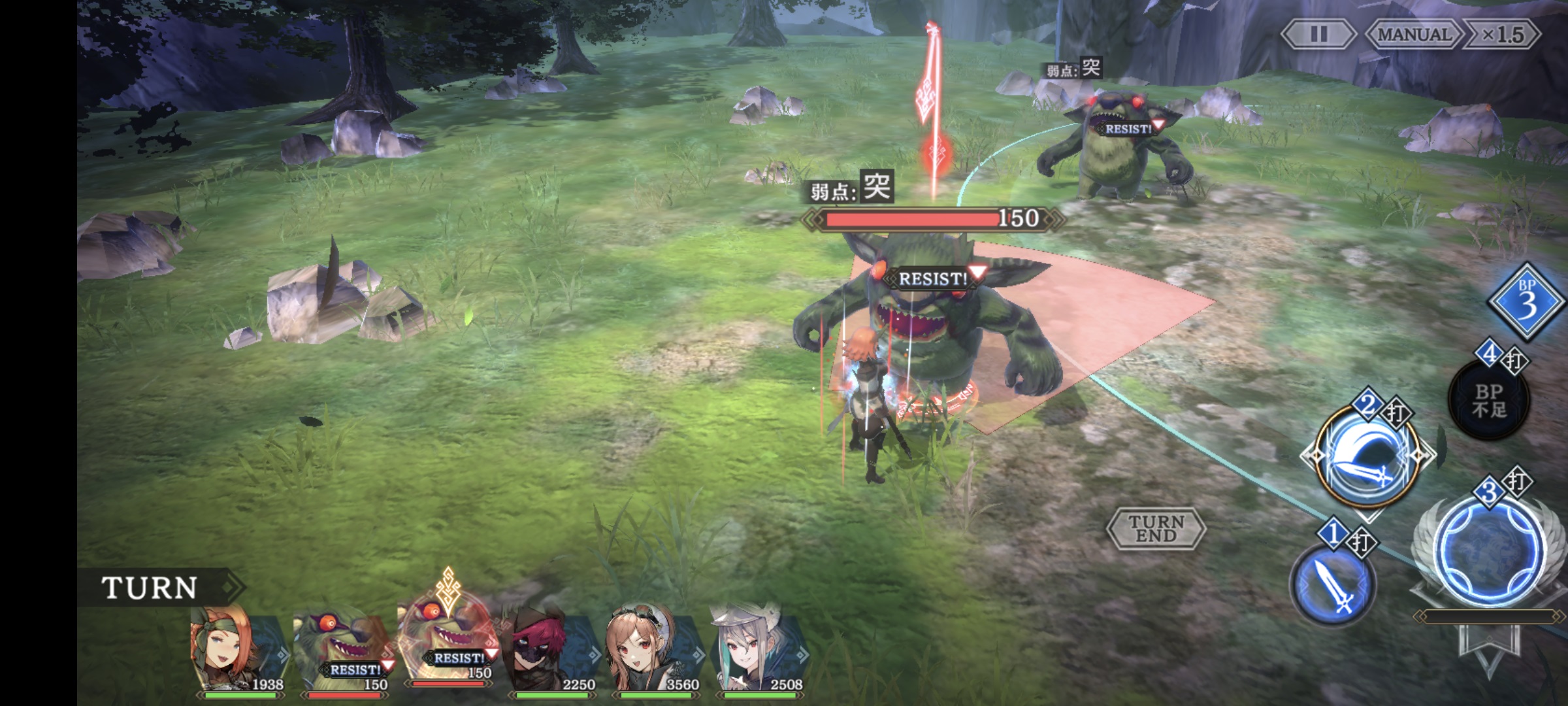
Task: End the current turn
Action: point(1156,528)
